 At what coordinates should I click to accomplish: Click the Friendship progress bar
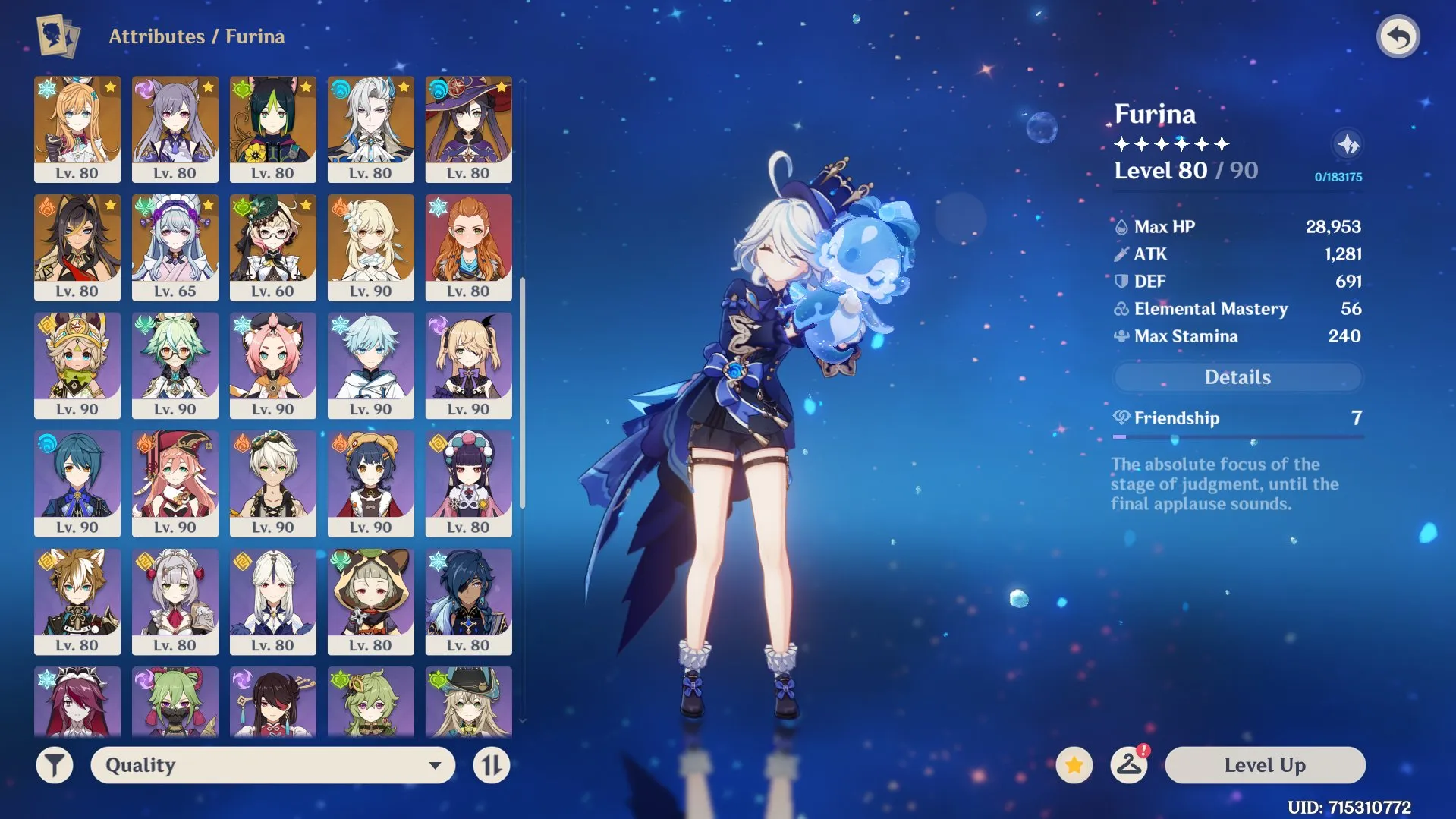coord(1237,436)
